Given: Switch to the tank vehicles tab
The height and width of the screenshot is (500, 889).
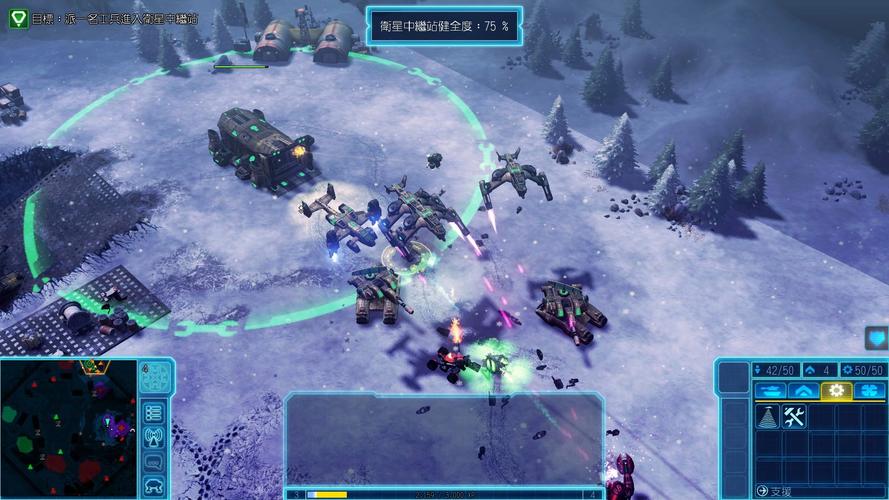Looking at the screenshot, I should click(769, 391).
